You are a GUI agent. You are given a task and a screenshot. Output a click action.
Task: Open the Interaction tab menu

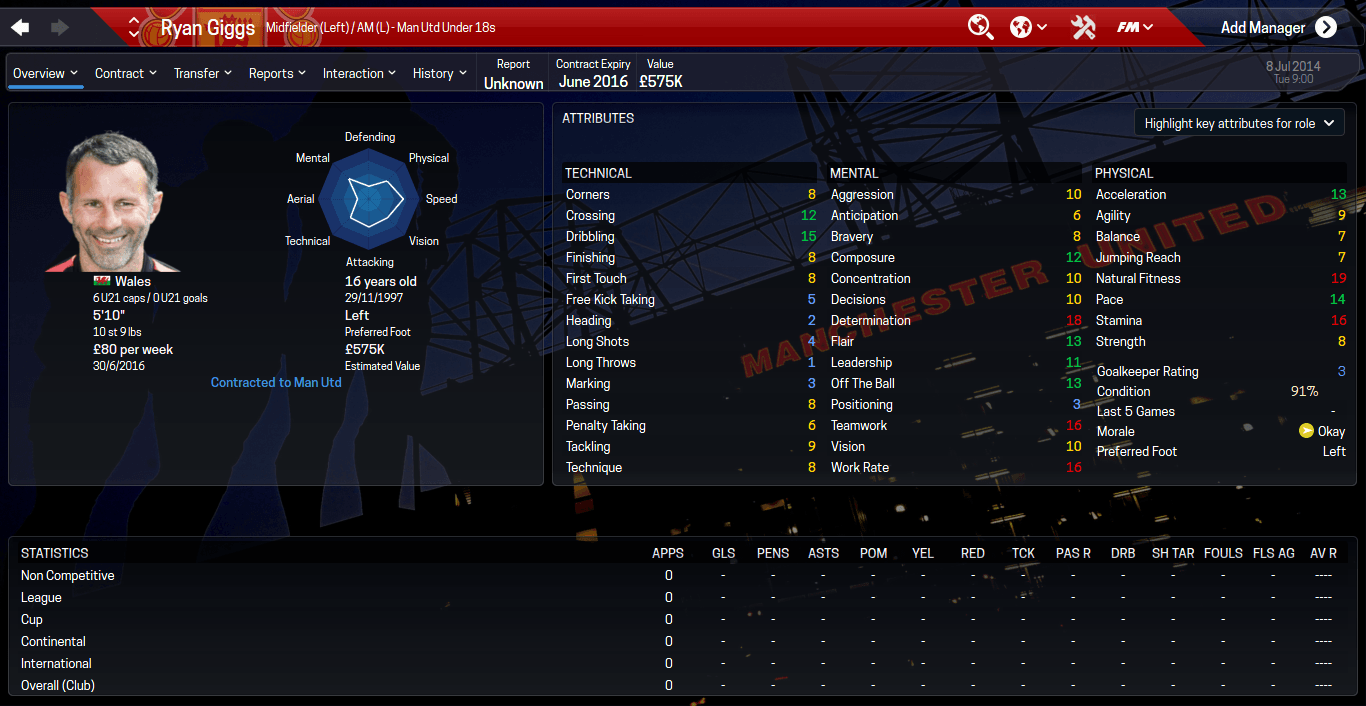pyautogui.click(x=360, y=73)
